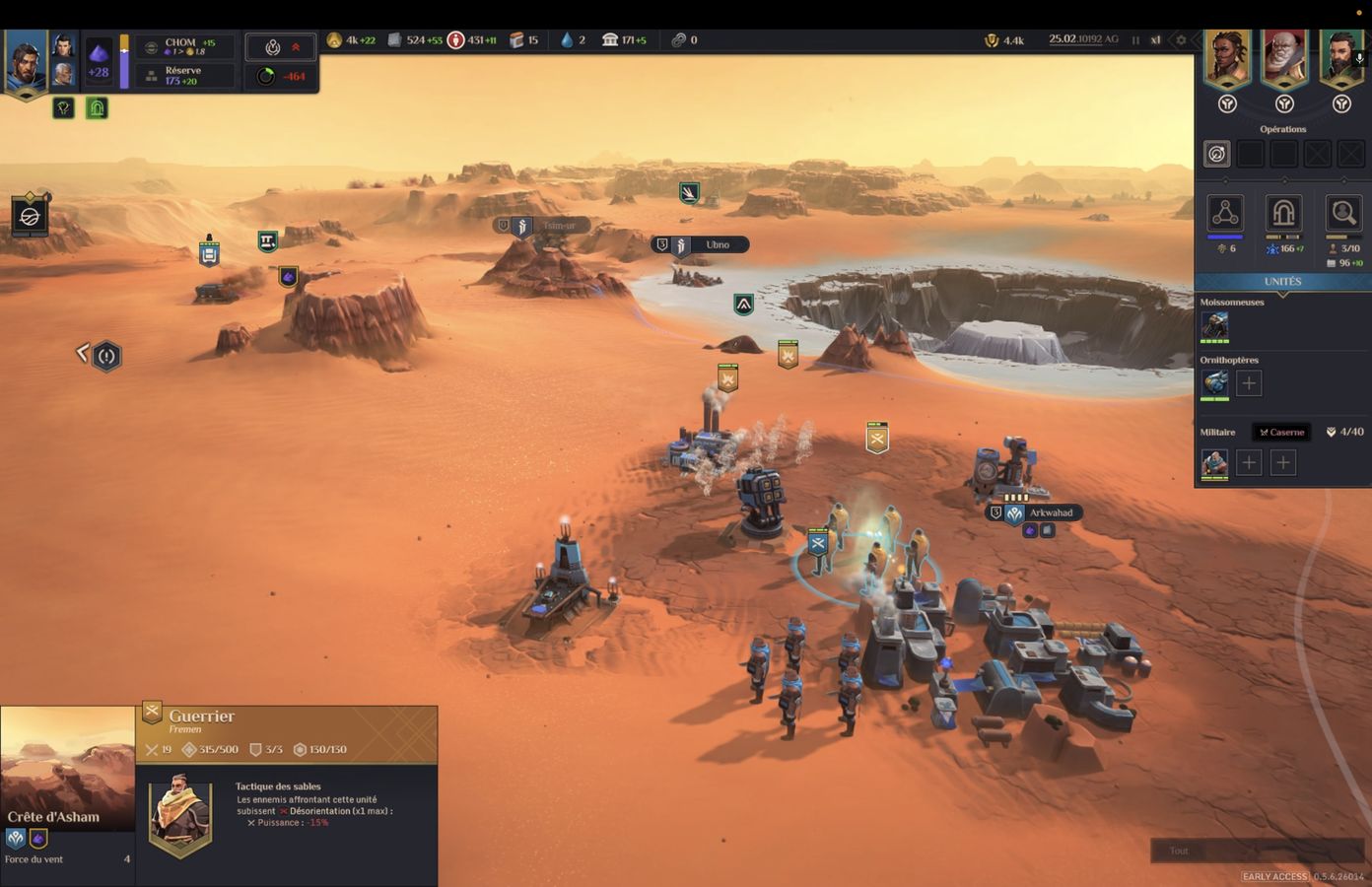The image size is (1372, 887).
Task: Select the military unit portrait under Militaire
Action: coord(1214,462)
